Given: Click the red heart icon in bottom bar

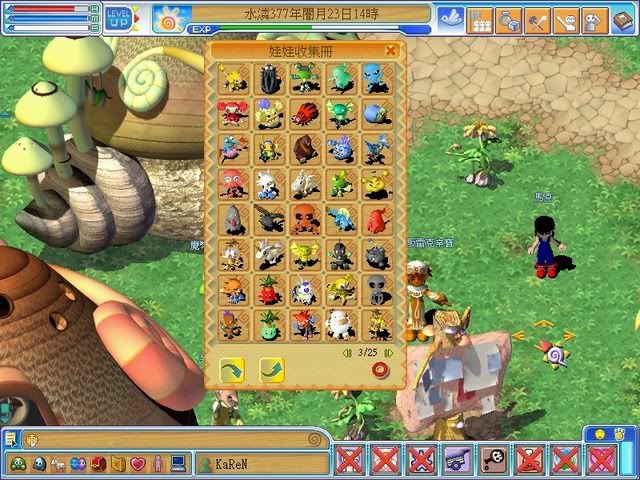Looking at the screenshot, I should click(138, 464).
